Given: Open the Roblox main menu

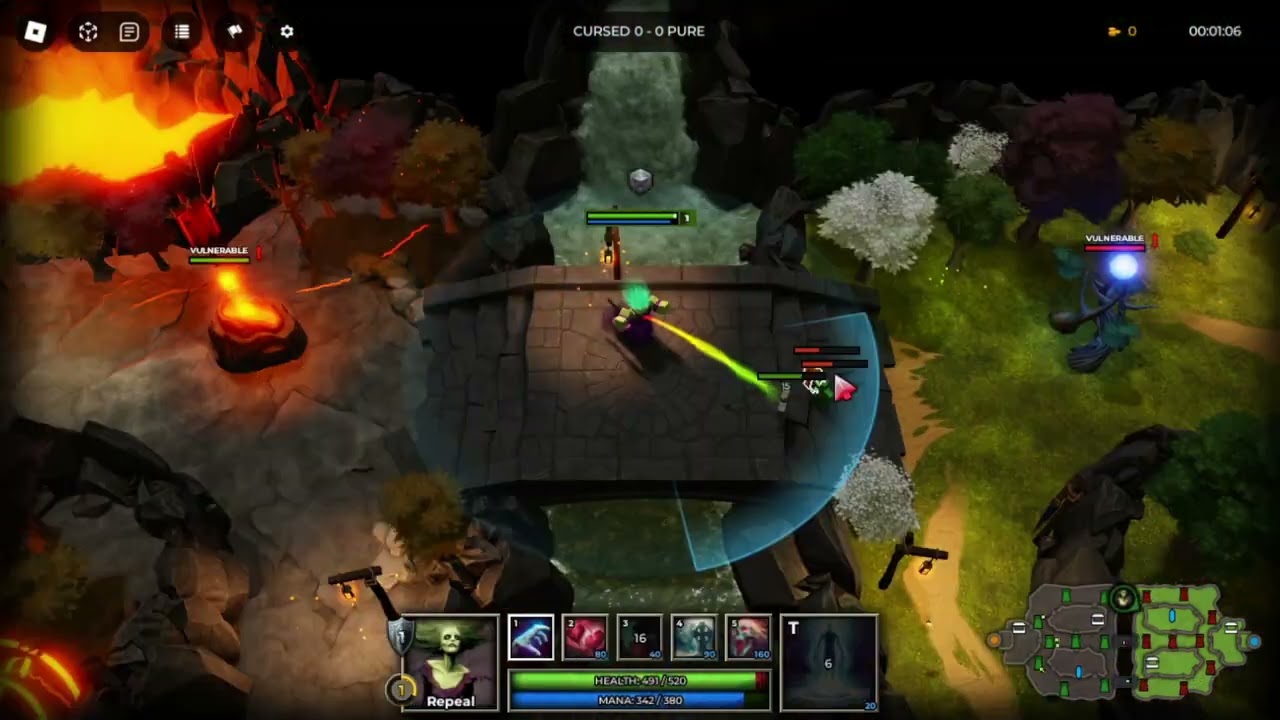Looking at the screenshot, I should [x=36, y=32].
